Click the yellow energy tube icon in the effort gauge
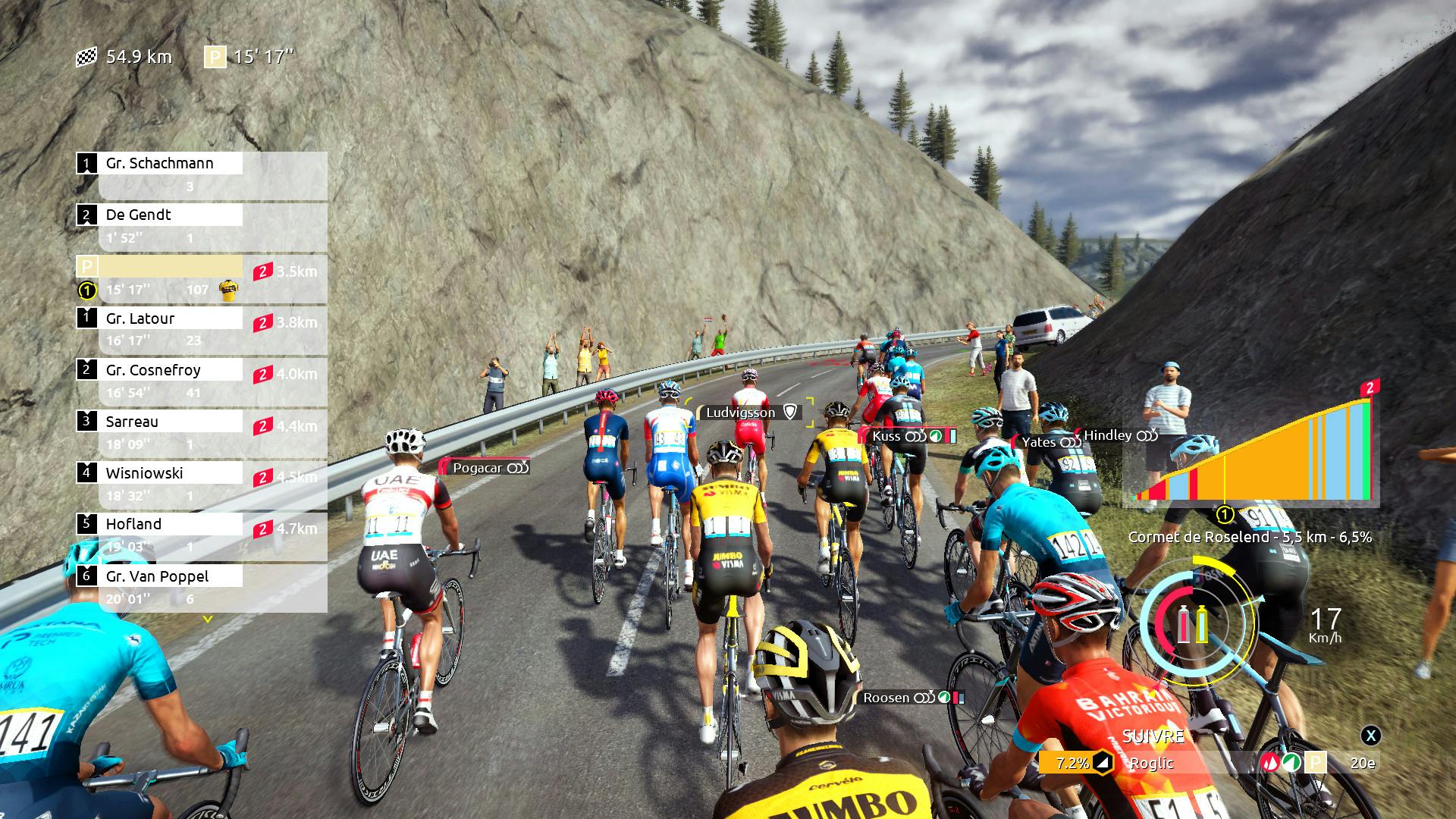The image size is (1456, 819). (1202, 624)
